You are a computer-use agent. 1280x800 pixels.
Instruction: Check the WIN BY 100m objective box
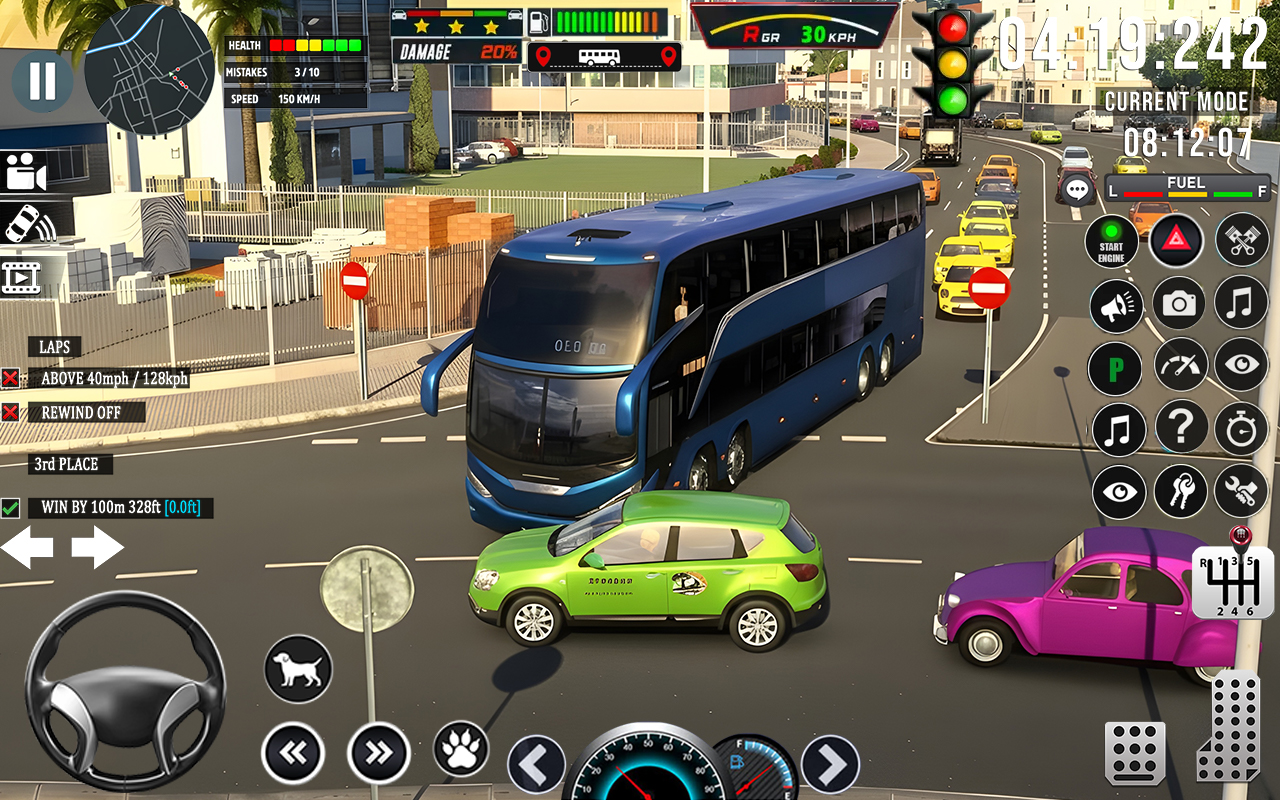[11, 508]
